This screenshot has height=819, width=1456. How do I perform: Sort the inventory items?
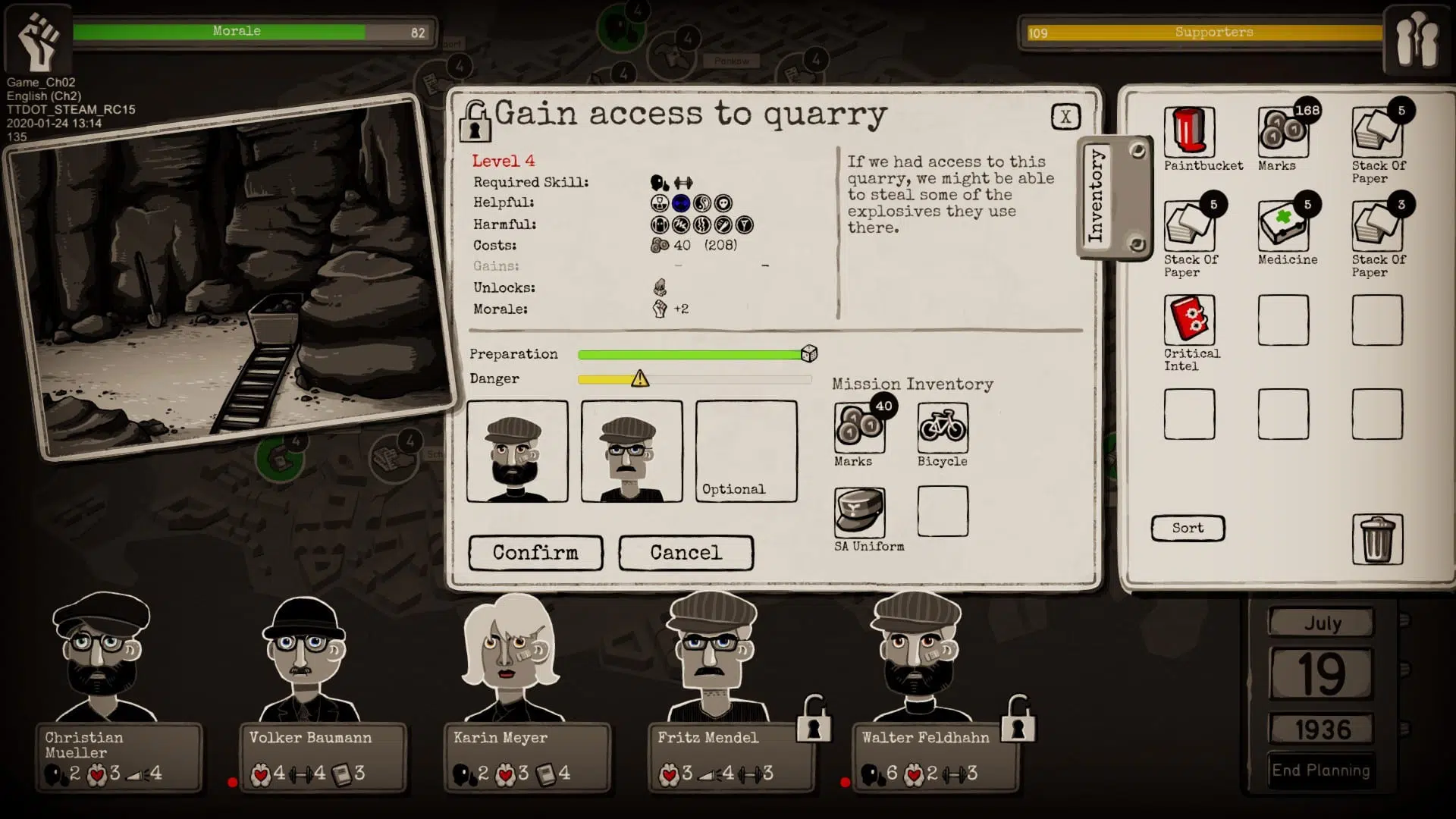[x=1188, y=528]
